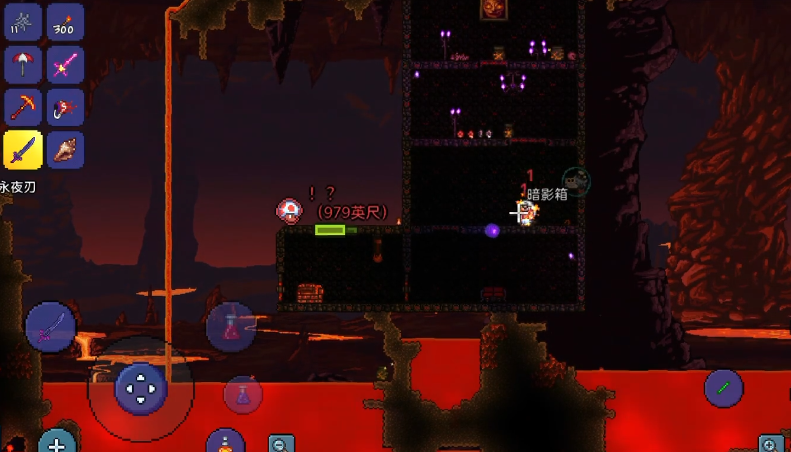Drink the red healing potion quick button
The image size is (791, 452).
231,326
